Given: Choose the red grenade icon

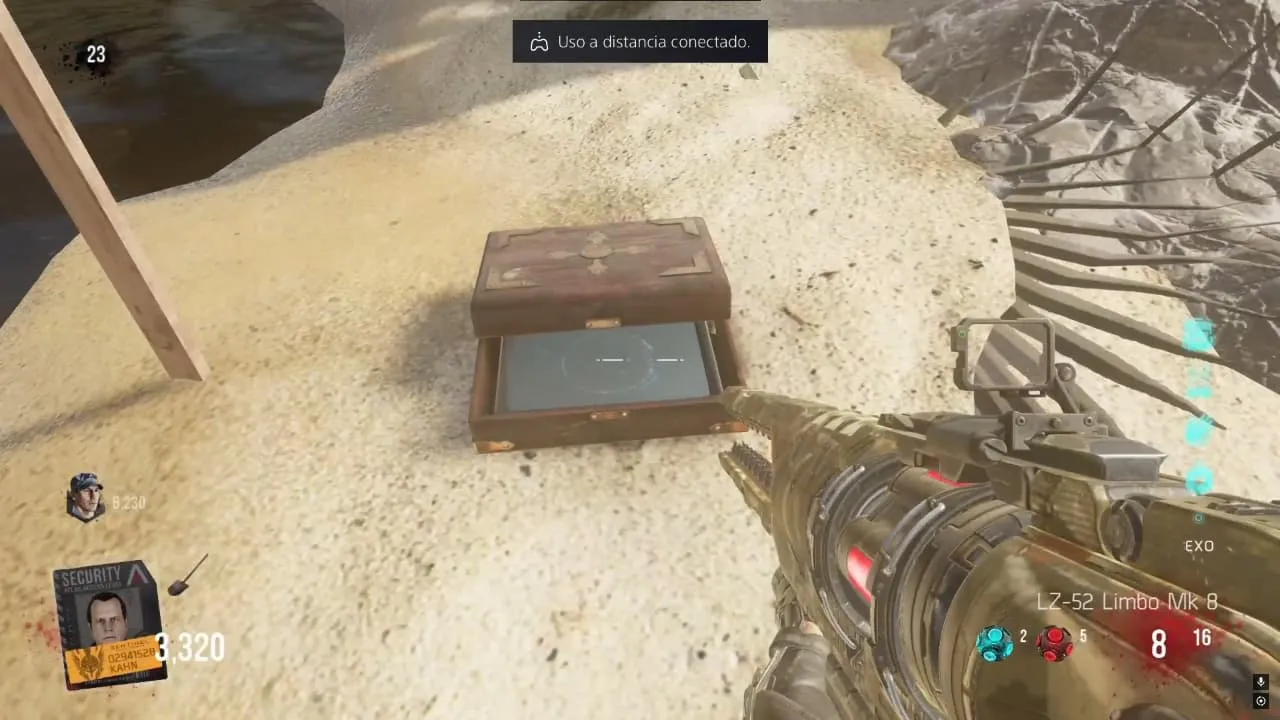Looking at the screenshot, I should [x=1054, y=642].
